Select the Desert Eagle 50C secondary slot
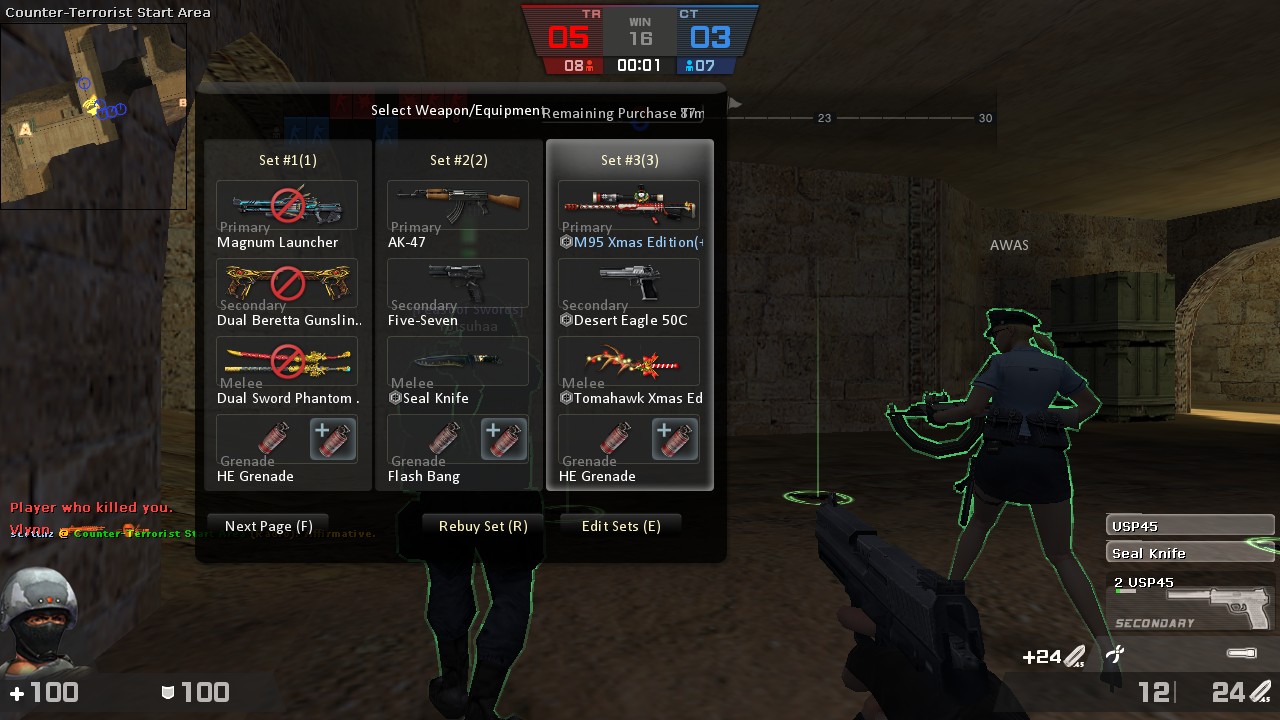1280x720 pixels. (x=629, y=284)
